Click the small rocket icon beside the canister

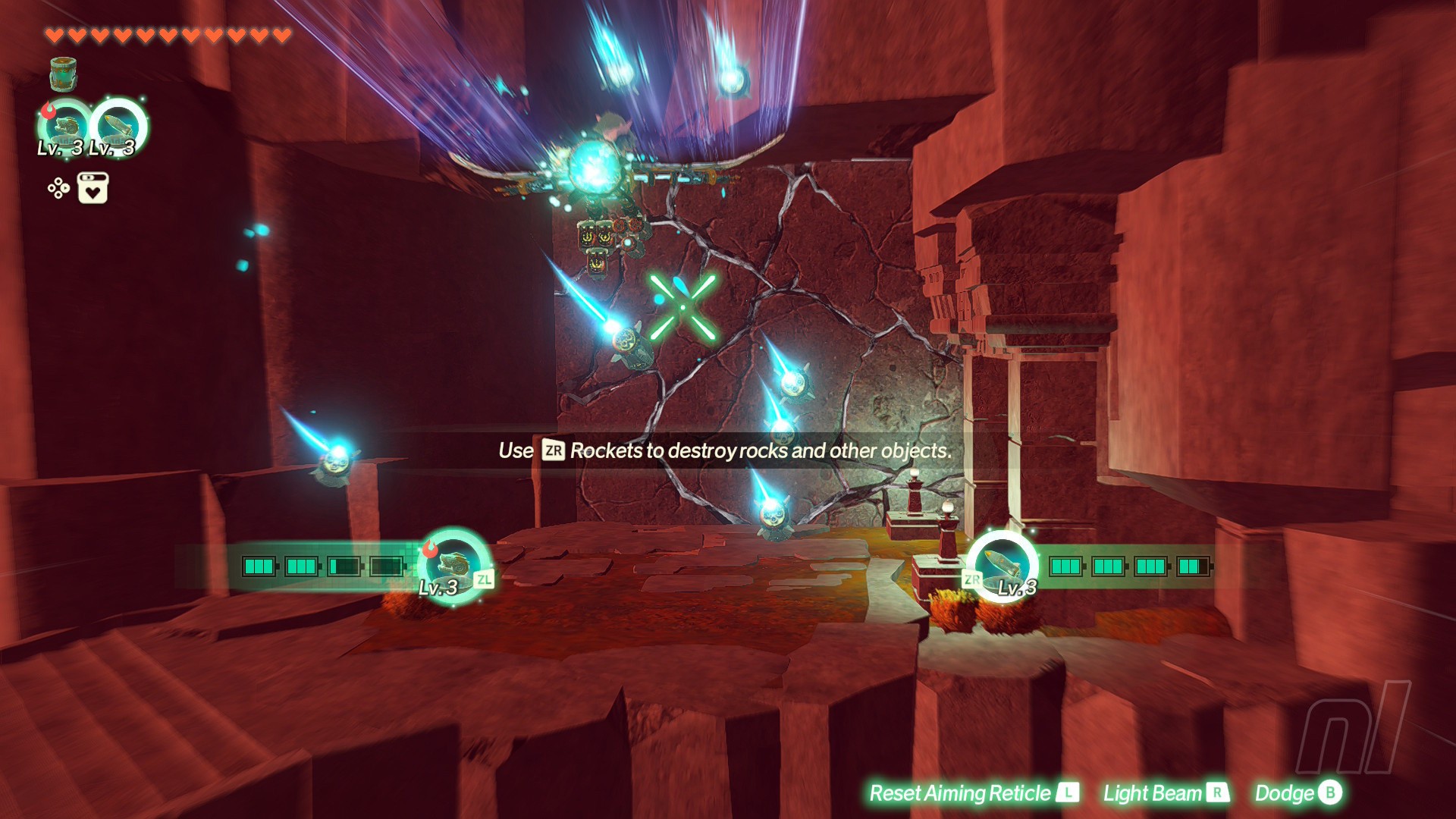[x=118, y=126]
